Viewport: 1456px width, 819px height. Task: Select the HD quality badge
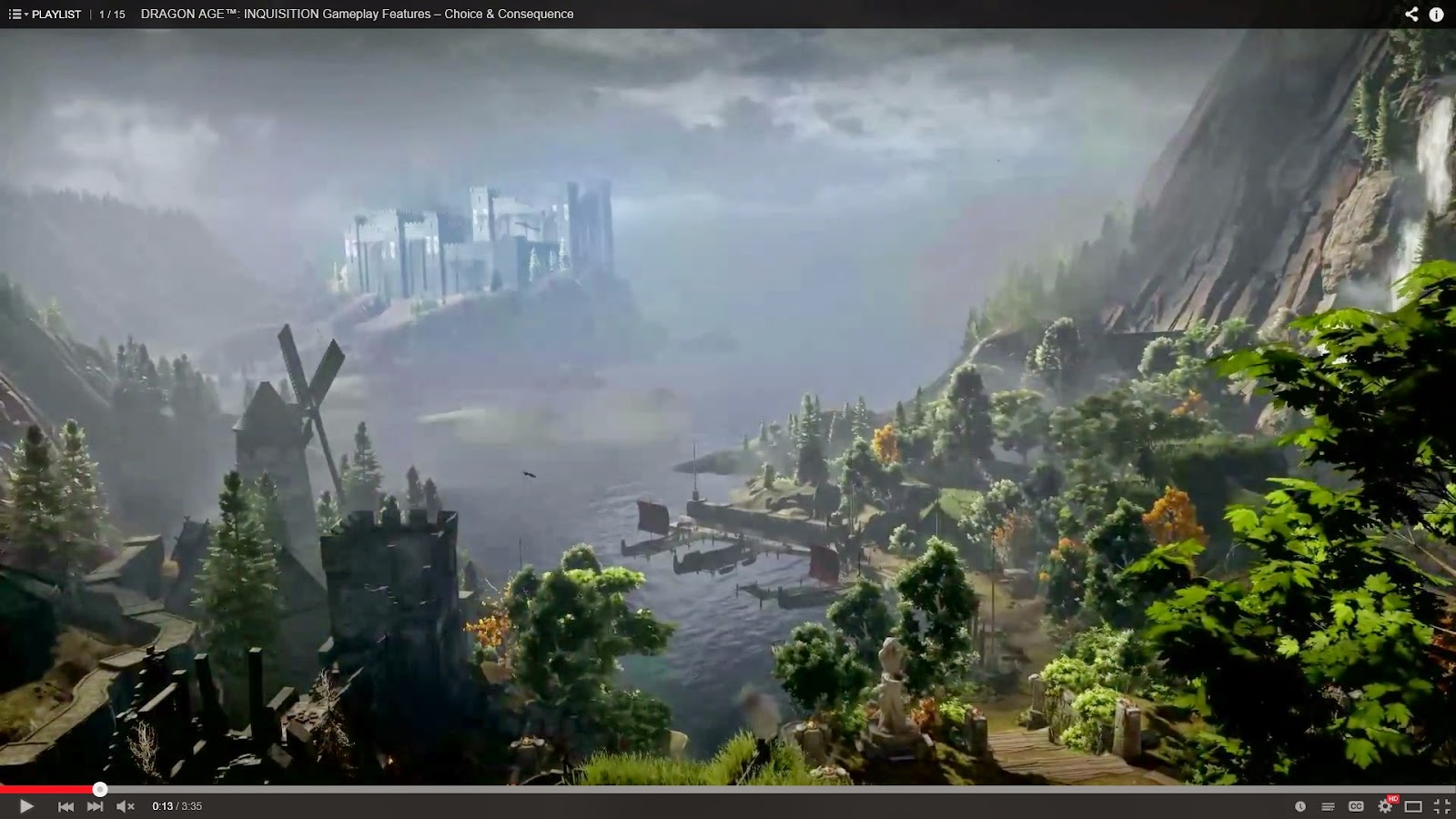[1392, 798]
